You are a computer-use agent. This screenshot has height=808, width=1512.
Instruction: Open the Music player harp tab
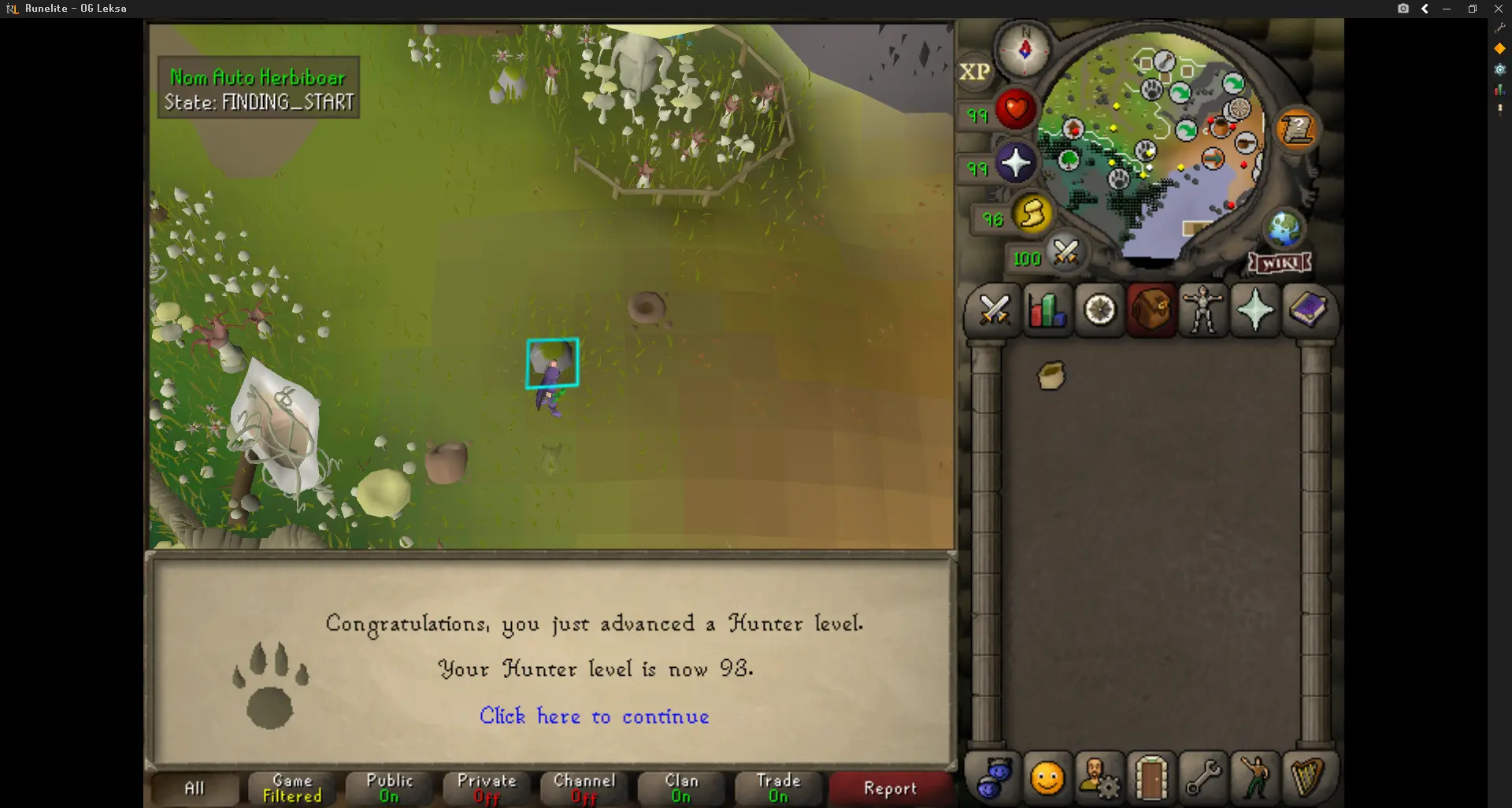[x=1309, y=777]
